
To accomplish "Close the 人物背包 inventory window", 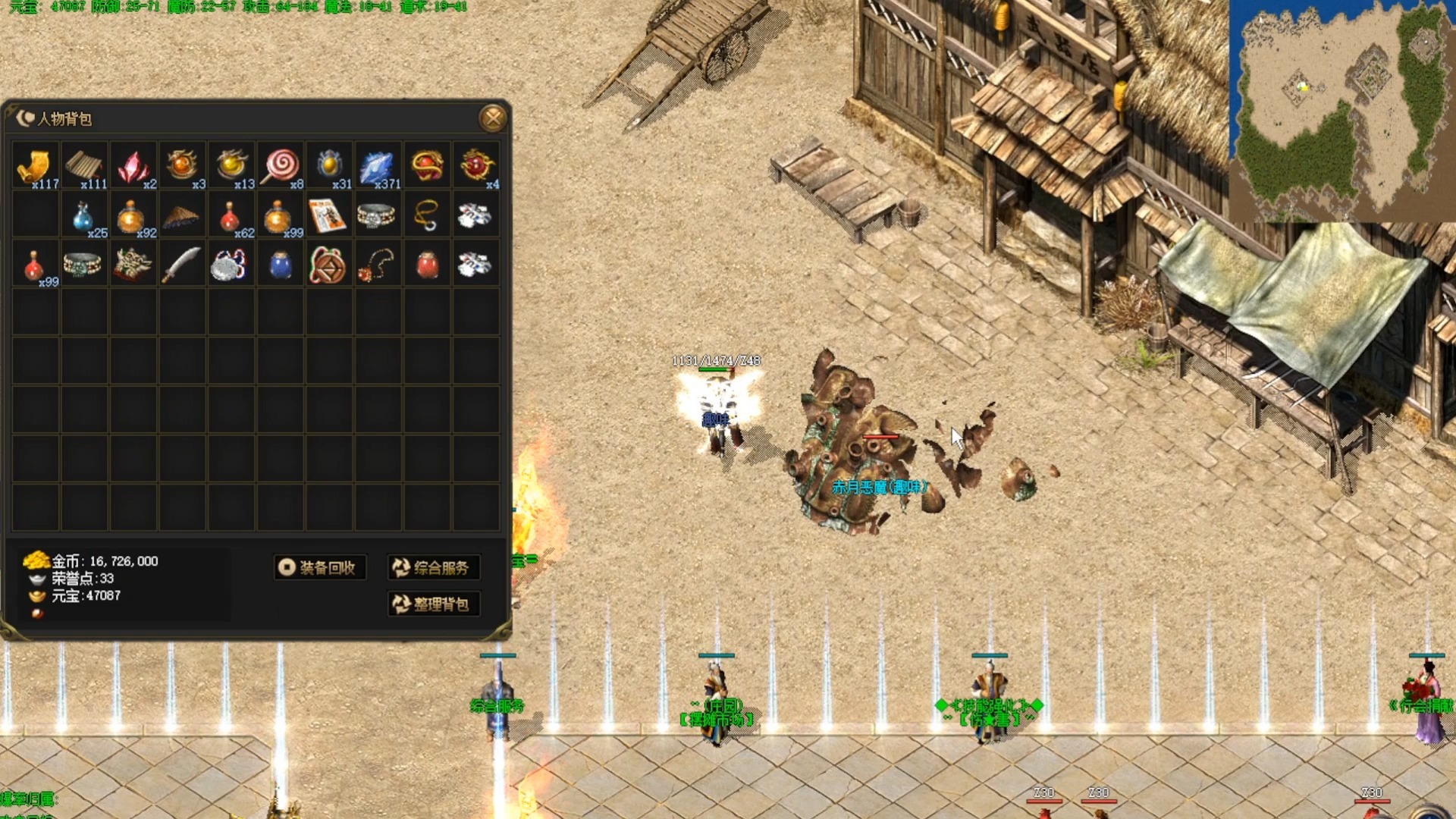I will click(x=493, y=118).
